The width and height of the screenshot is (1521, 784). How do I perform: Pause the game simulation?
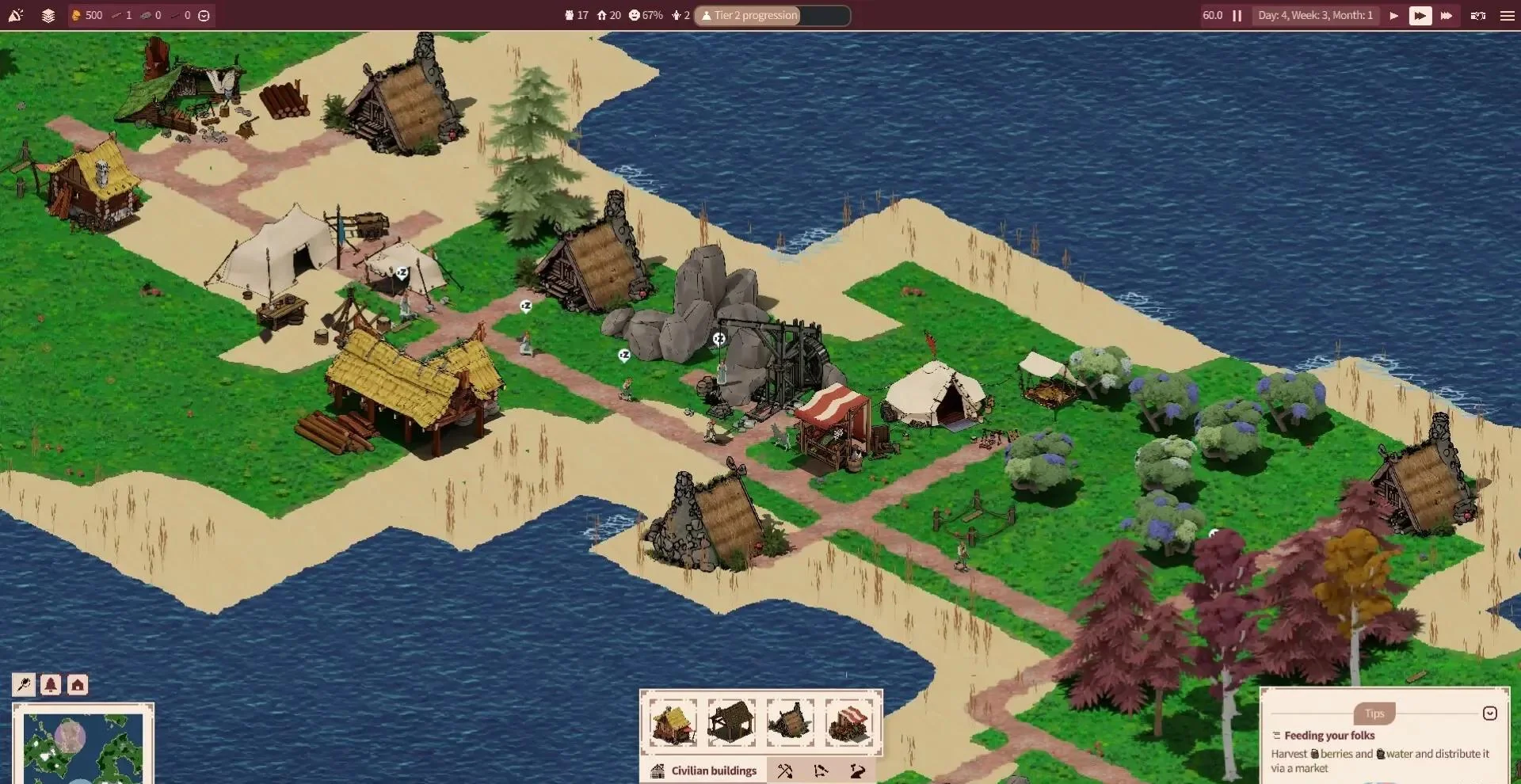tap(1237, 16)
